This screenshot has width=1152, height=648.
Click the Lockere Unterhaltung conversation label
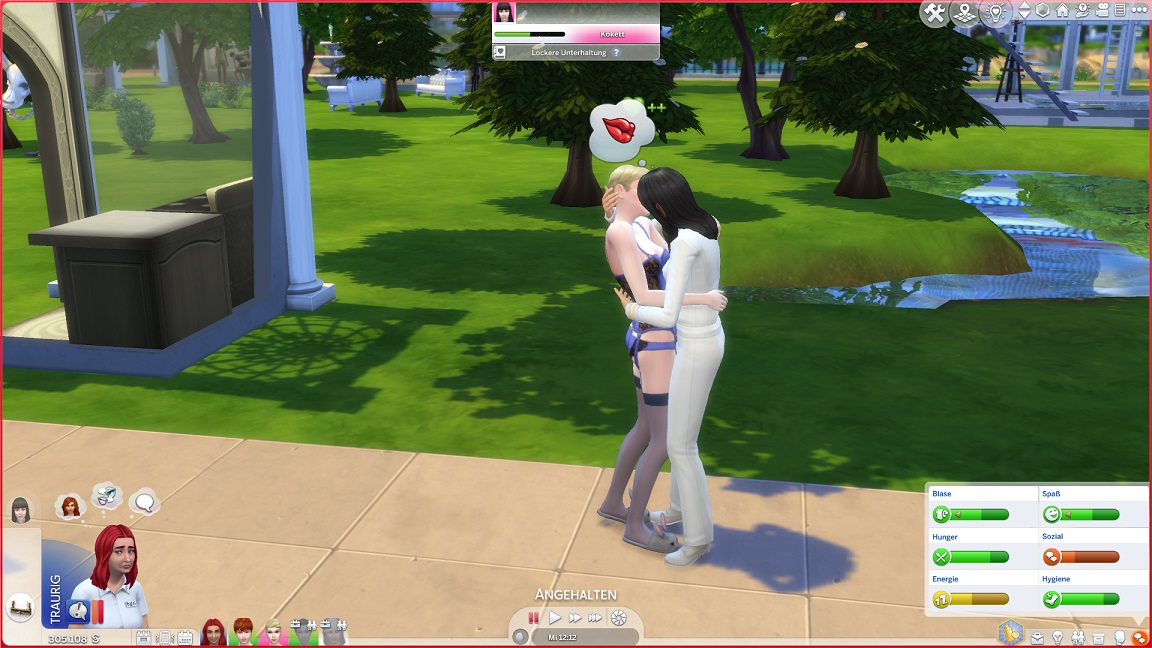point(568,52)
